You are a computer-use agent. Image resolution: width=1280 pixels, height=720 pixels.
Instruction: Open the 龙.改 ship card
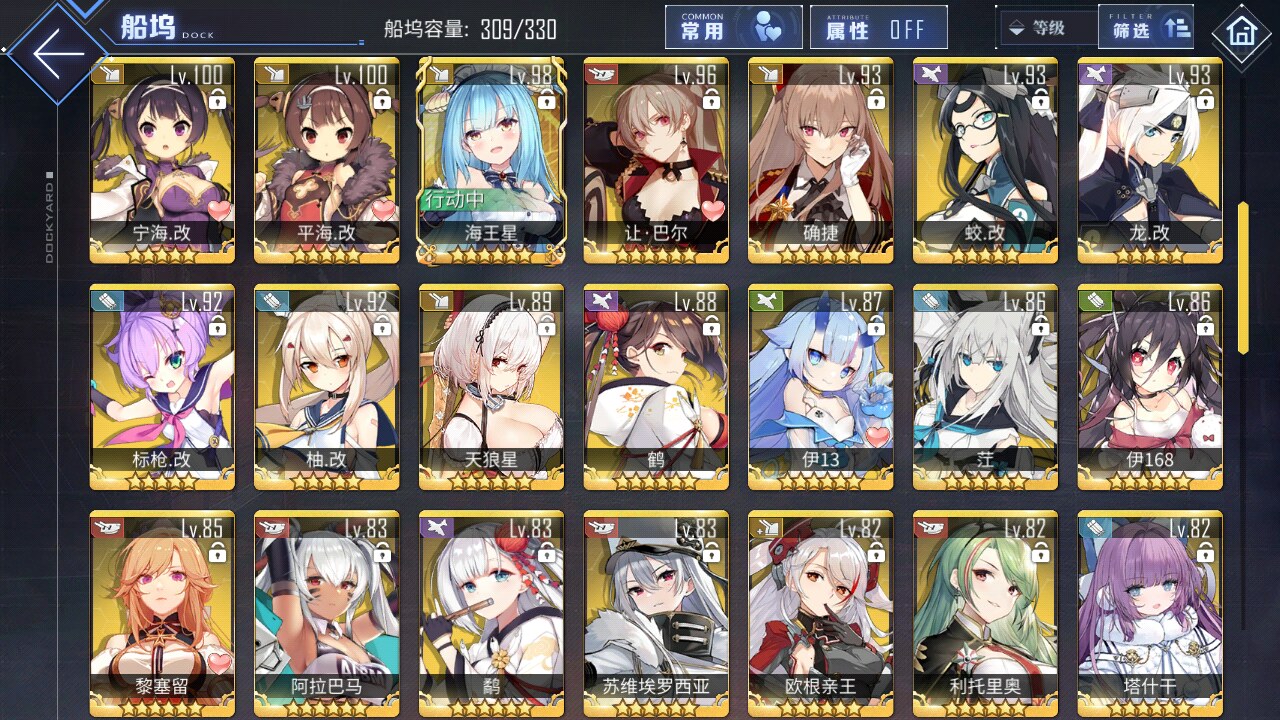(1149, 160)
